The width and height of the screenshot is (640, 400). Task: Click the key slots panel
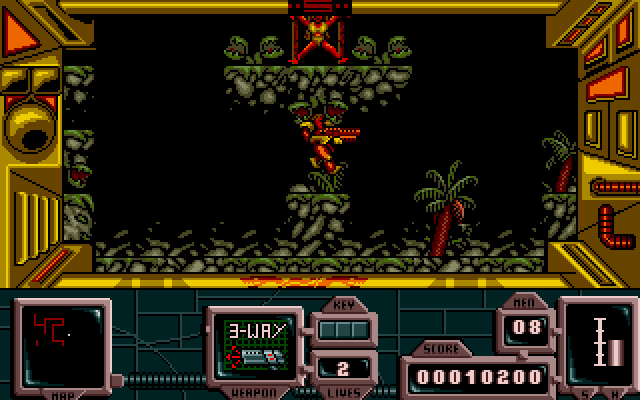342,328
